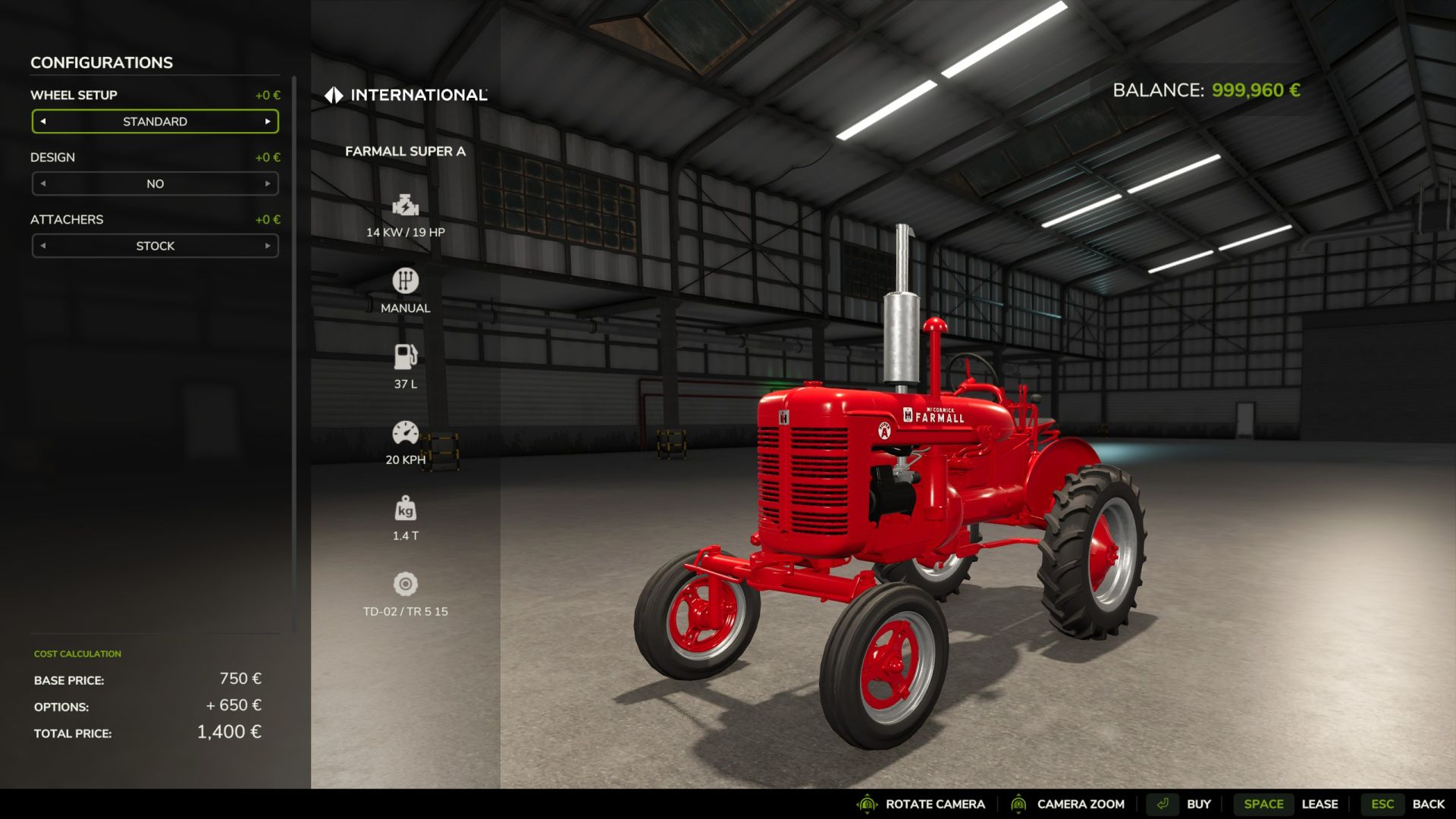Cycle Design forward with its right arrow
The height and width of the screenshot is (819, 1456).
click(x=268, y=184)
